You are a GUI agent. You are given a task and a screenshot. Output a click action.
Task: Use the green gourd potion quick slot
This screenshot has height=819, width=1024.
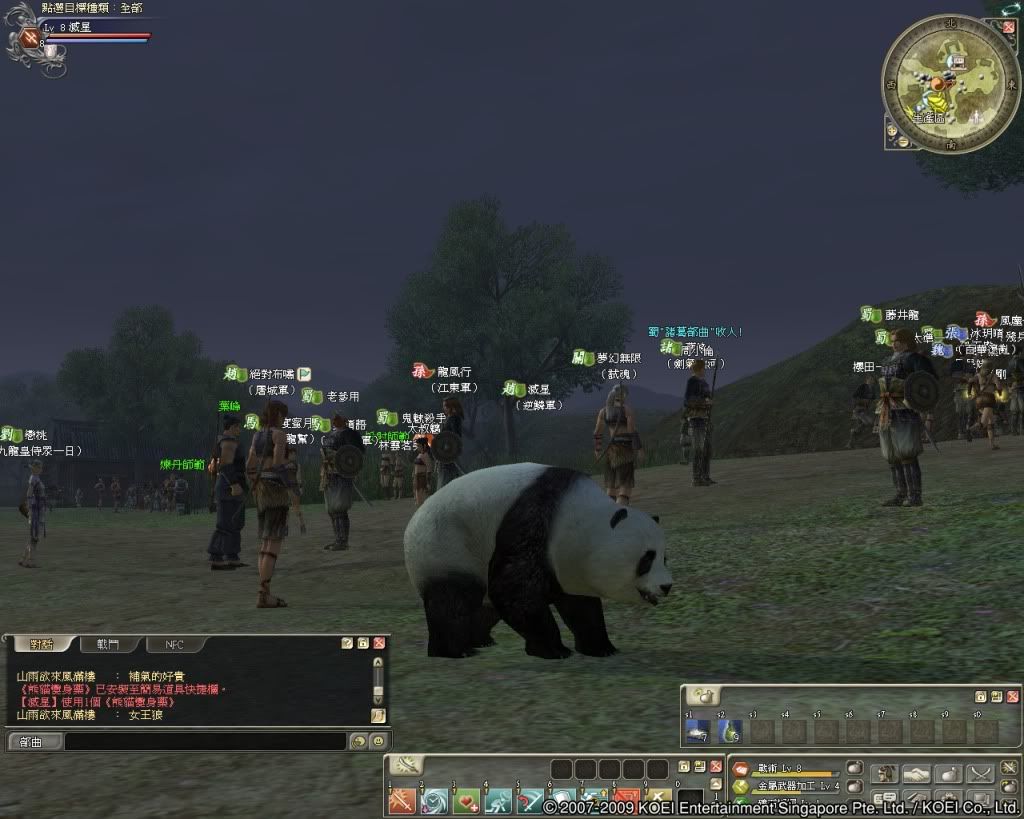[730, 731]
